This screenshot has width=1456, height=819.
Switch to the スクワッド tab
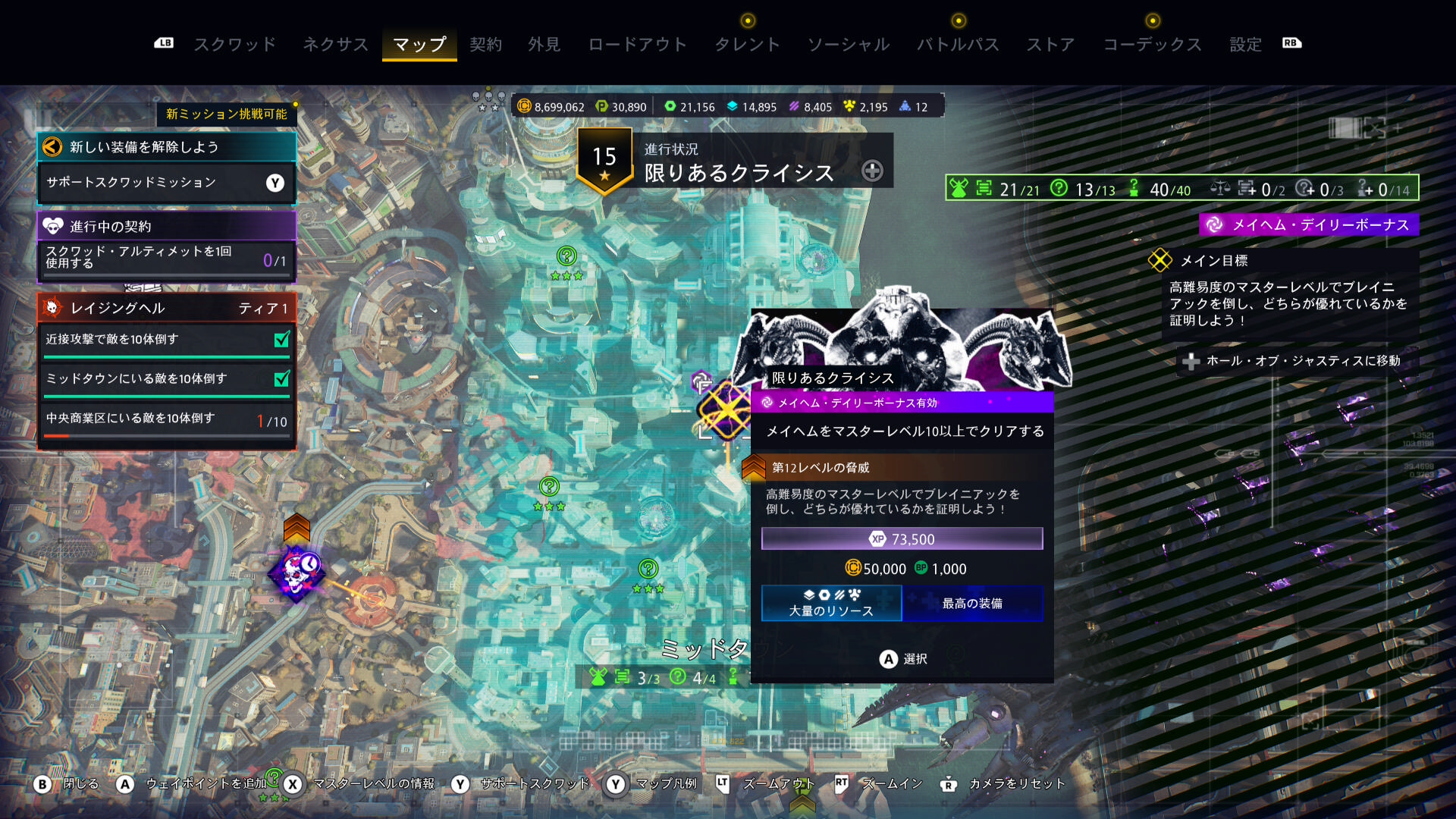coord(235,45)
